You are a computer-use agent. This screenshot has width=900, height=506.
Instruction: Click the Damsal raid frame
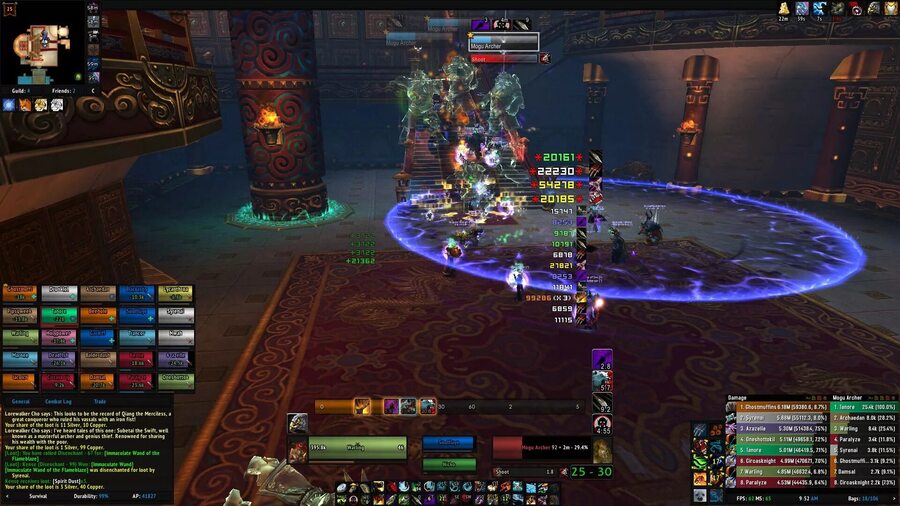tap(97, 379)
